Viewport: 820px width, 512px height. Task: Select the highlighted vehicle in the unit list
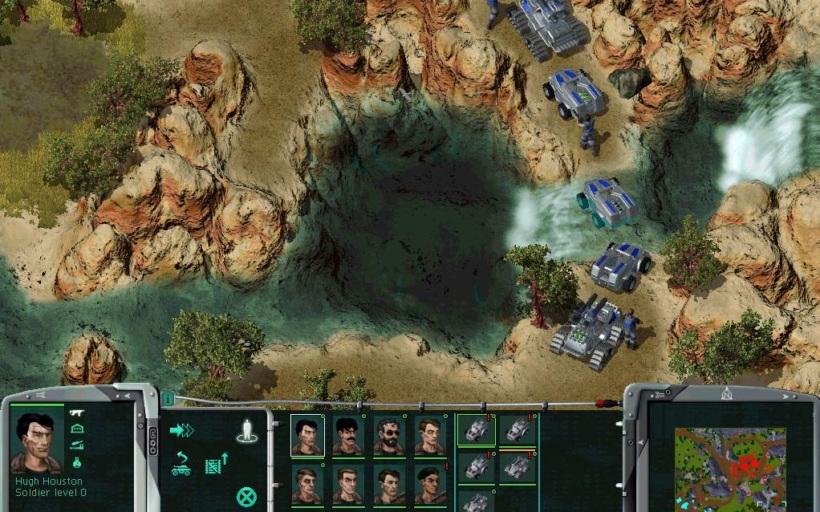point(476,430)
